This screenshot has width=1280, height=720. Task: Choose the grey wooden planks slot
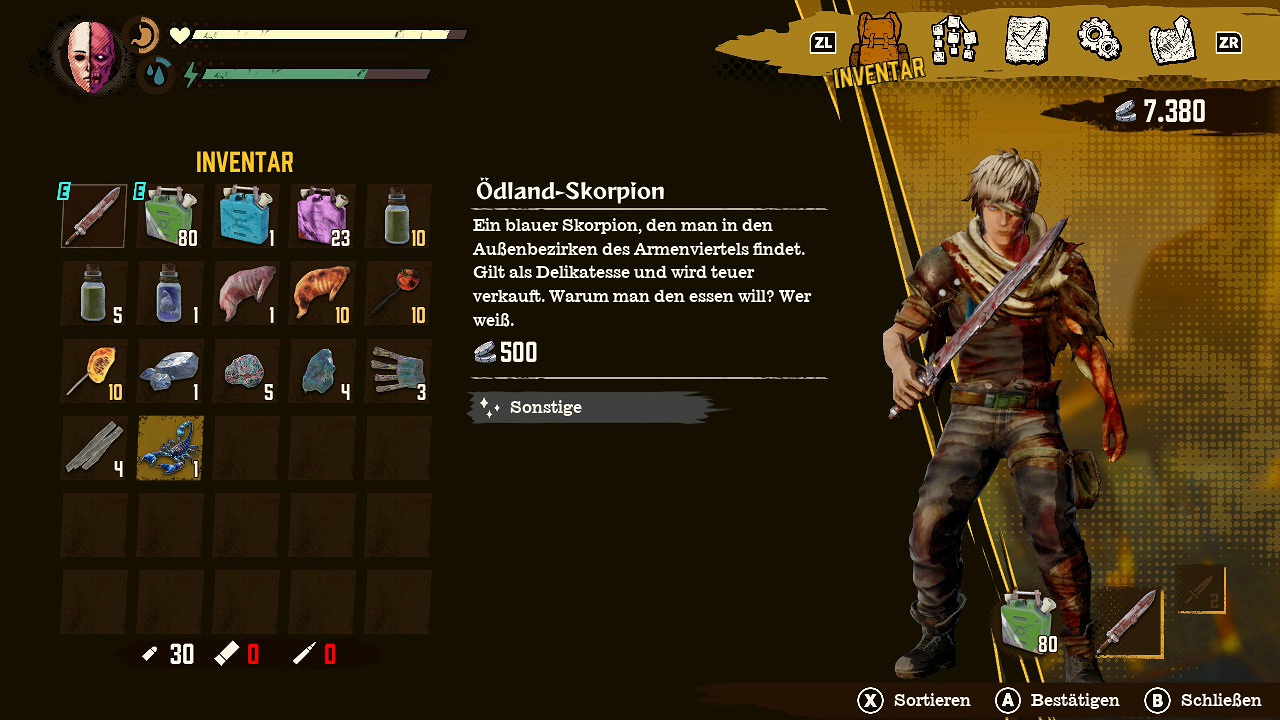pyautogui.click(x=94, y=448)
